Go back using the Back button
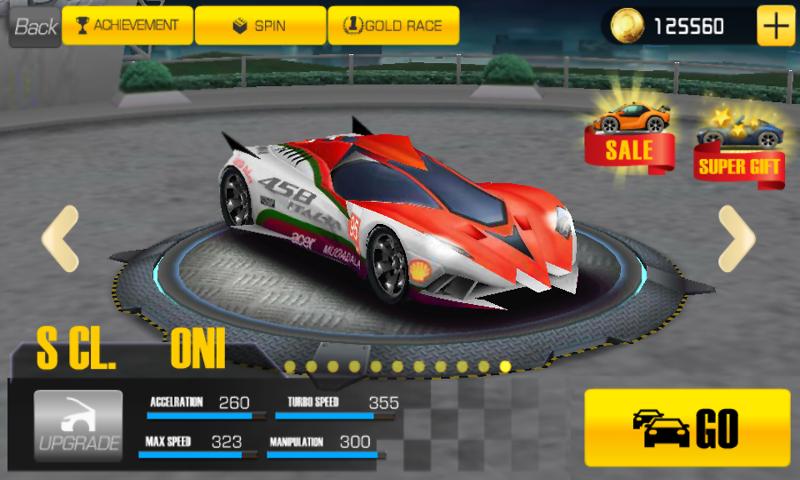Screen dimensions: 800x480 tap(35, 26)
